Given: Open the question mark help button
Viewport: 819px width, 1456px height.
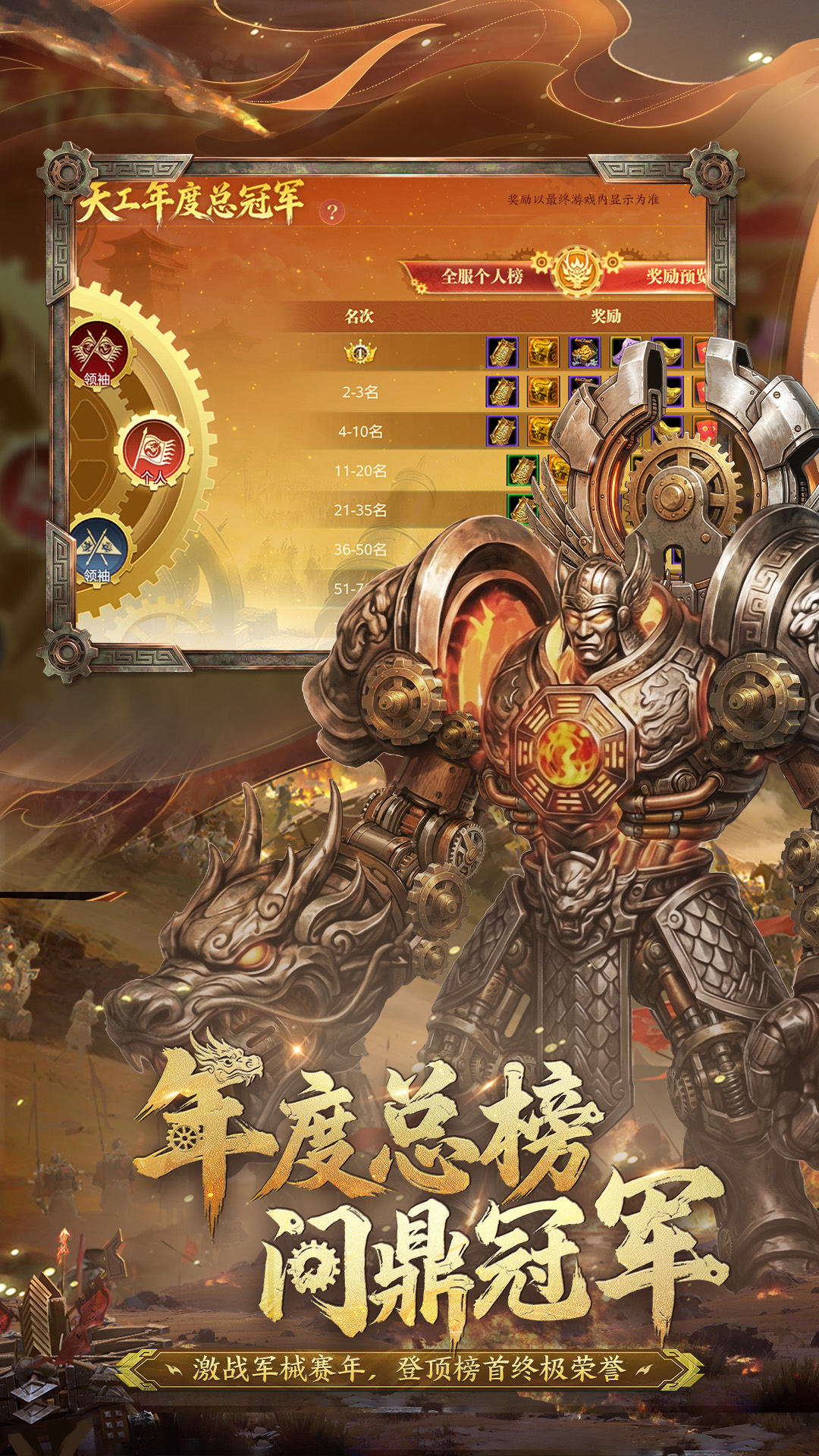Looking at the screenshot, I should click(x=331, y=212).
